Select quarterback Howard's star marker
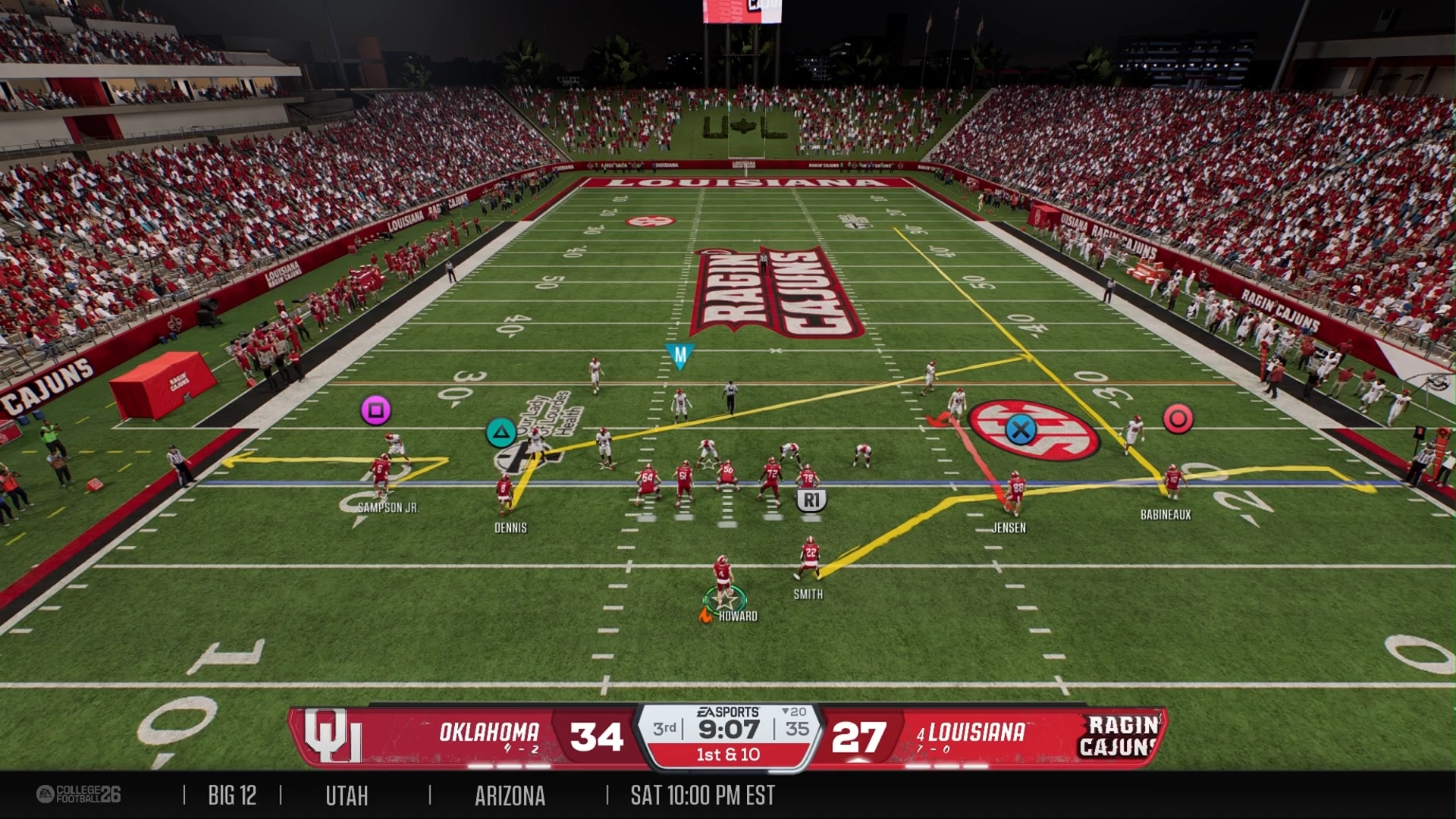This screenshot has width=1456, height=819. tap(726, 601)
